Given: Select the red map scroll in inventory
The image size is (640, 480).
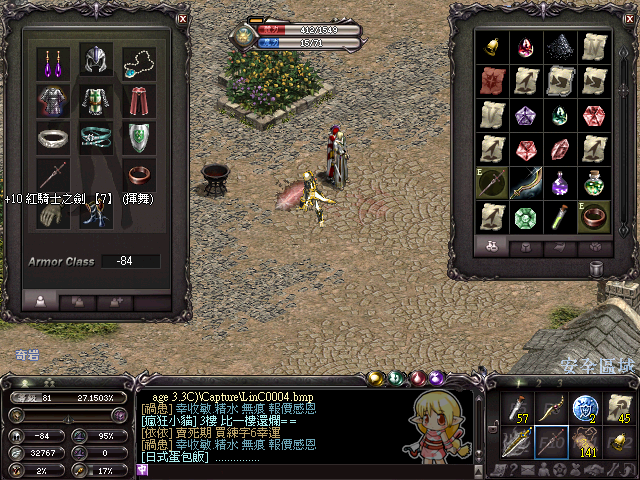Looking at the screenshot, I should 493,81.
